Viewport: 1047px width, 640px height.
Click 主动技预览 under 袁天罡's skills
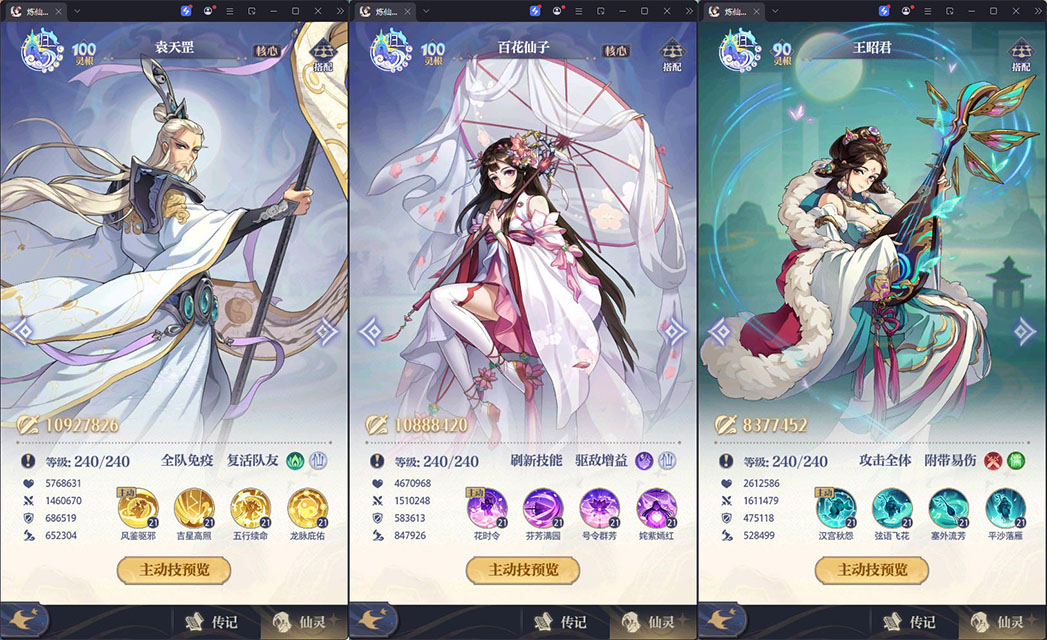point(174,570)
